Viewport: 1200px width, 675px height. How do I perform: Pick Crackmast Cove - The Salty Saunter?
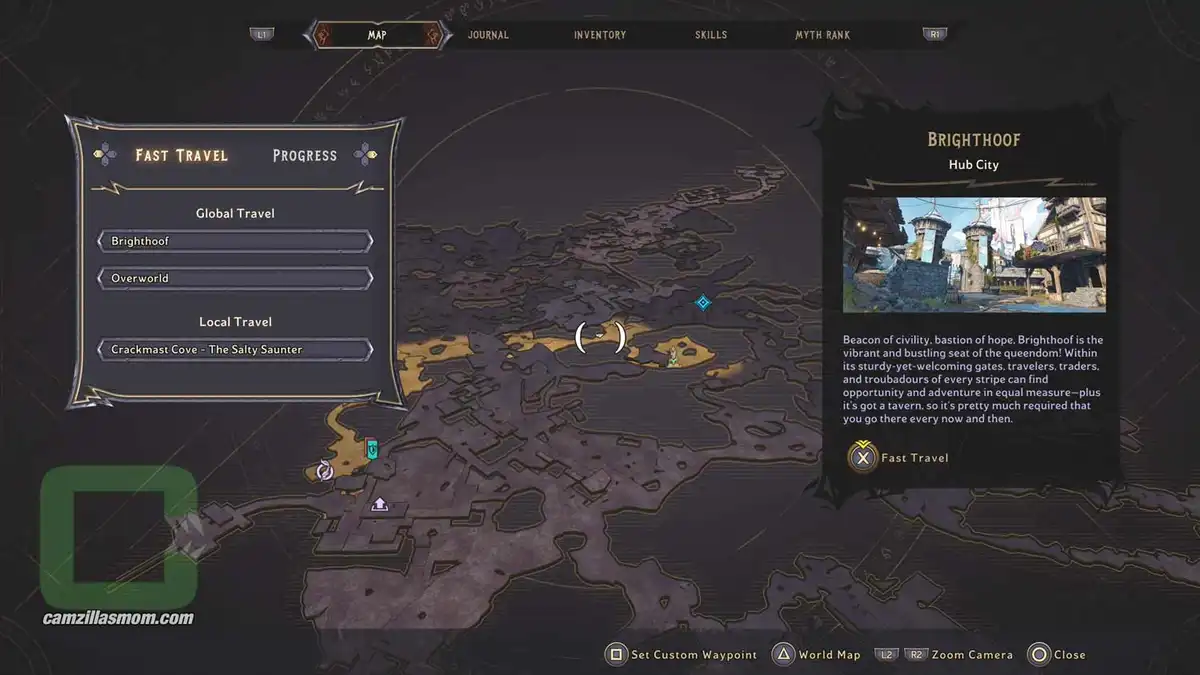pos(235,349)
